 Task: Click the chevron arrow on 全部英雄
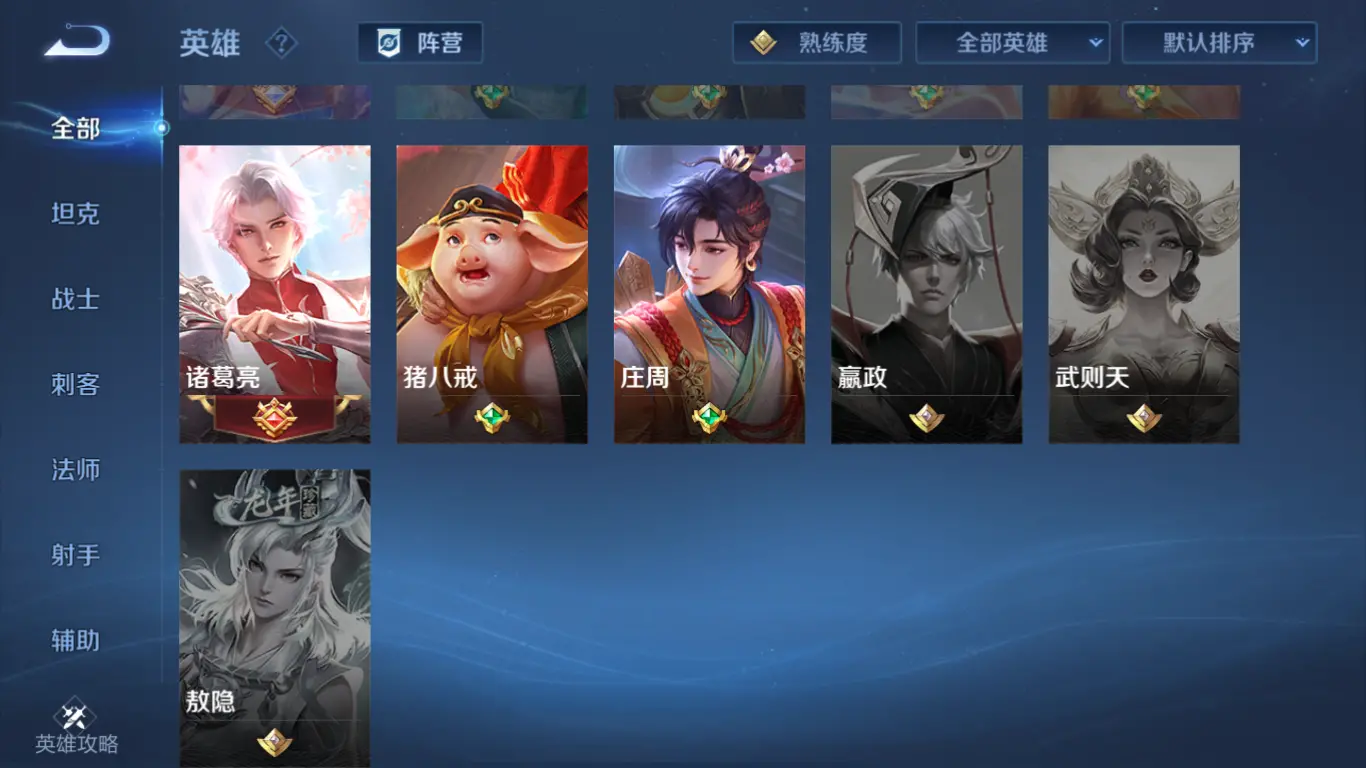coord(1095,43)
